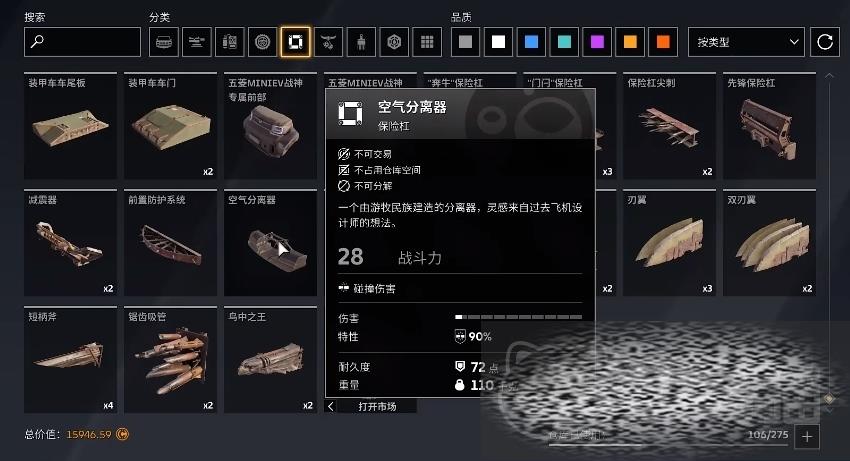This screenshot has height=461, width=850.
Task: Filter by purple quality swatch
Action: pos(597,42)
